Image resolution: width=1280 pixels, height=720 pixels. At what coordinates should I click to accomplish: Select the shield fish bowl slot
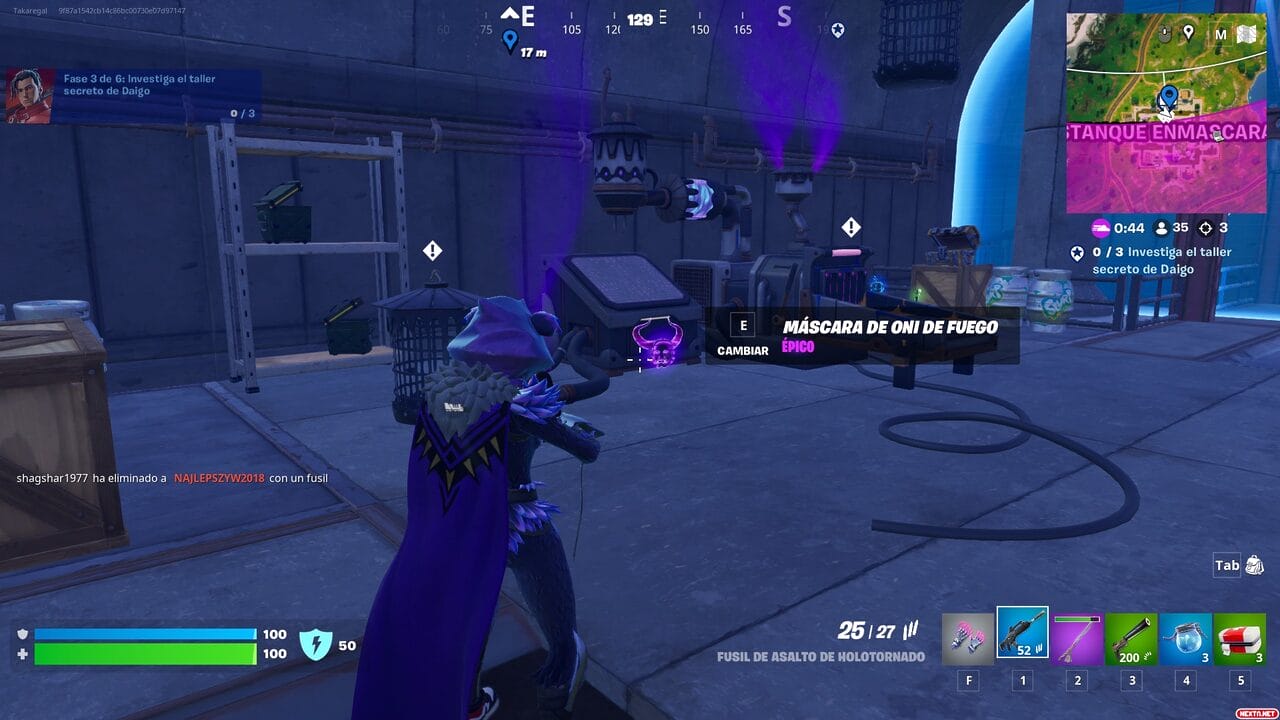(1185, 639)
